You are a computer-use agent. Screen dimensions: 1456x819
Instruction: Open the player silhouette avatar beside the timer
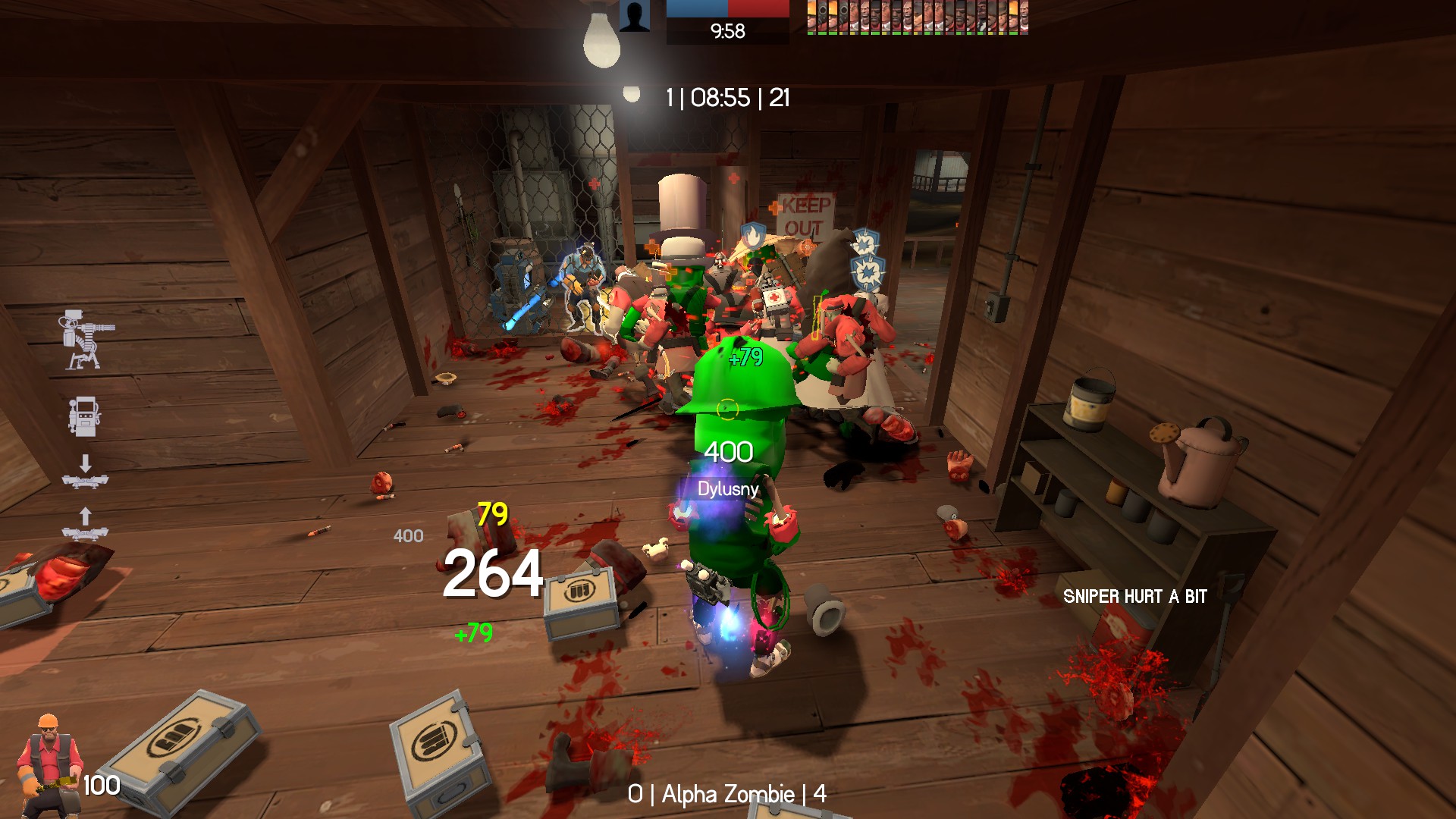click(634, 16)
